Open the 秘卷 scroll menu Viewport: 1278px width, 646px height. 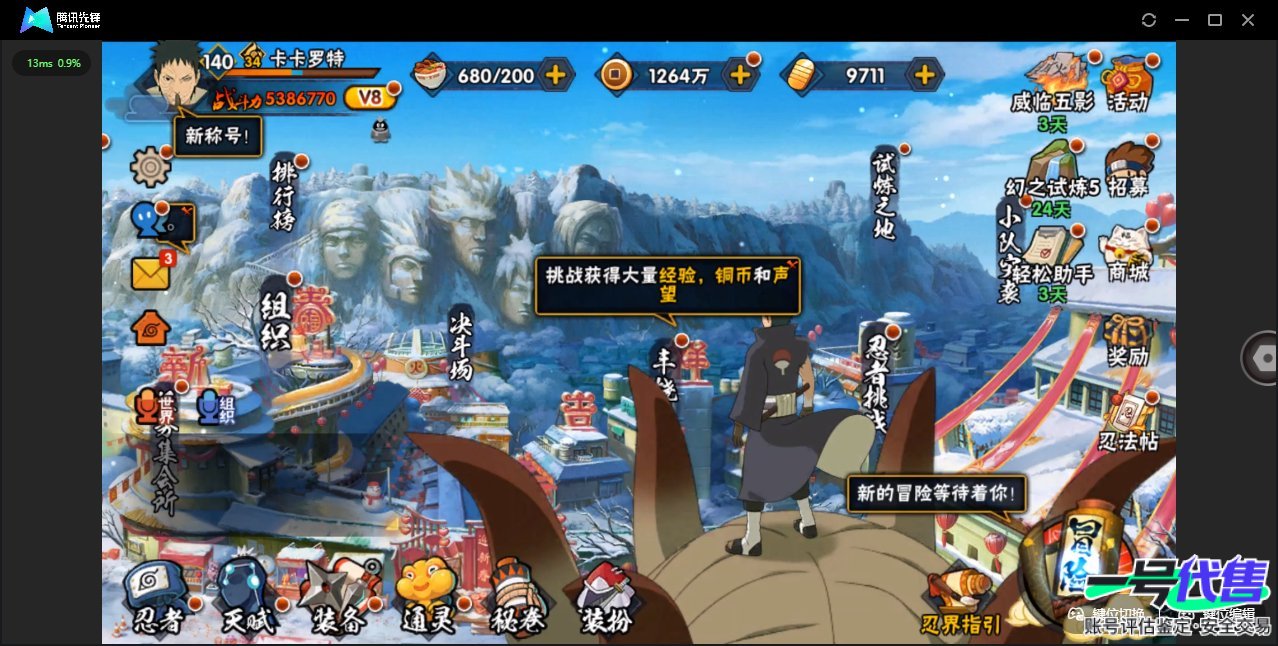click(x=517, y=598)
